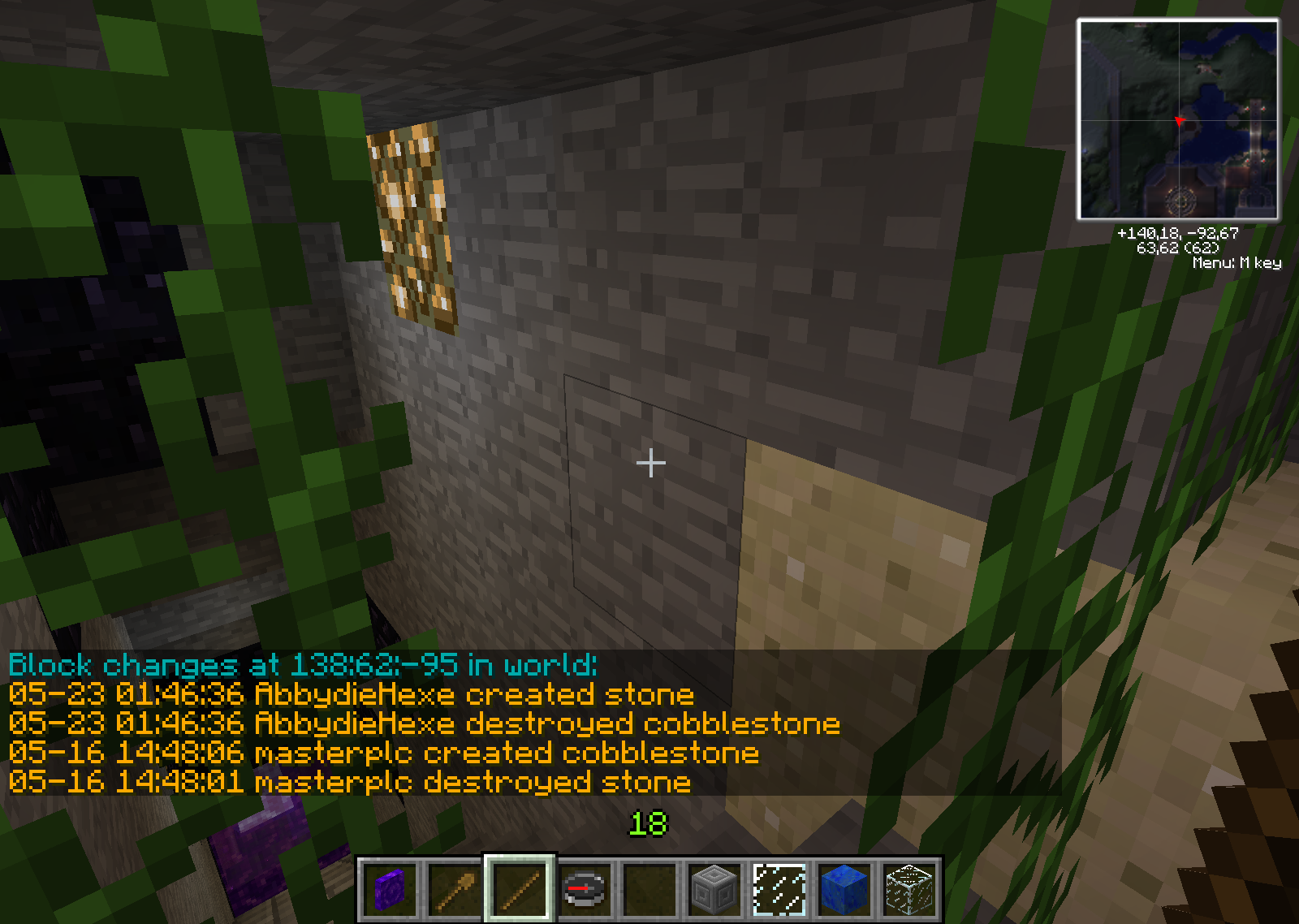
Task: Select the purple portal block slot
Action: 390,889
